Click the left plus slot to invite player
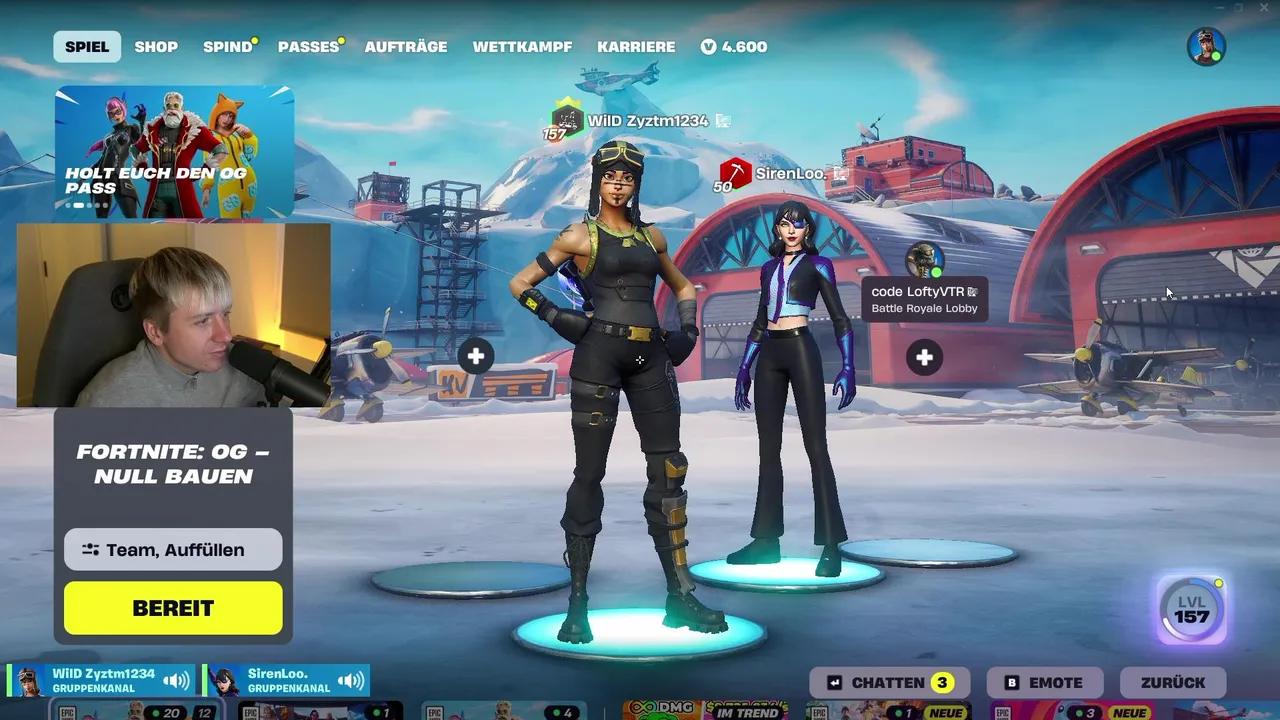This screenshot has height=720, width=1280. (x=476, y=356)
